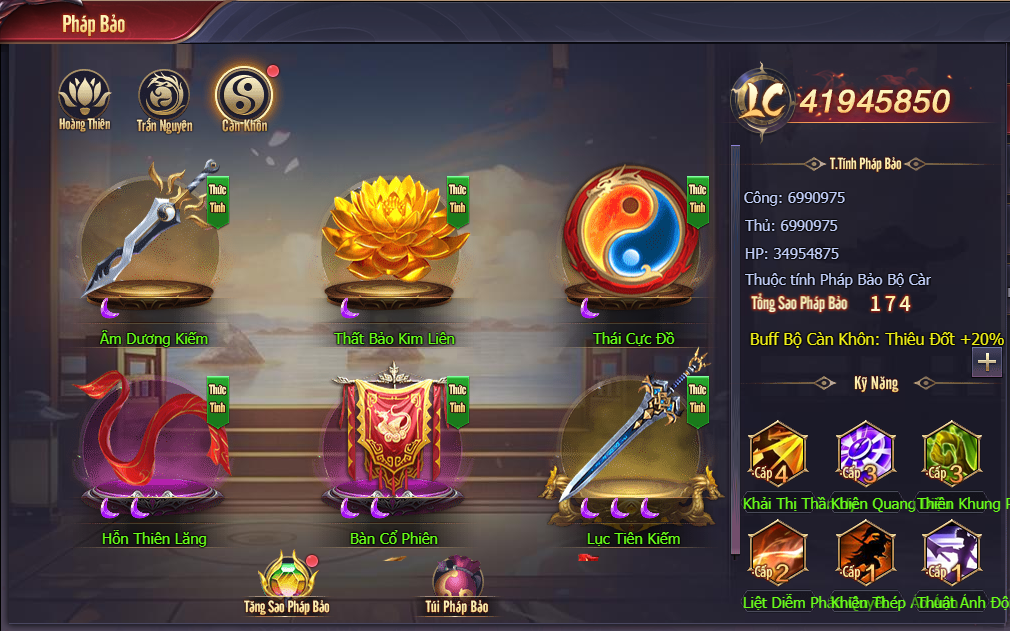
Task: Select the Trấn Nguyên set tab
Action: 163,94
